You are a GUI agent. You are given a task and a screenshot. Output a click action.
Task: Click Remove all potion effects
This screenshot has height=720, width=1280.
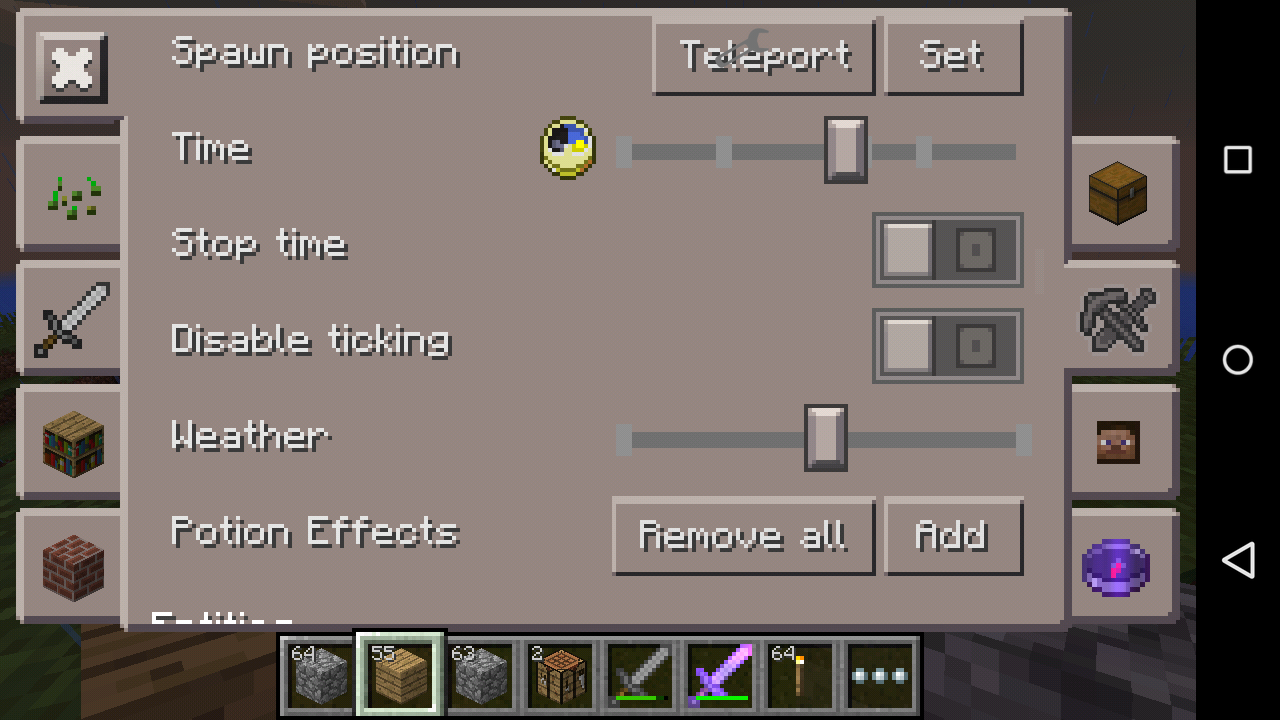click(743, 536)
